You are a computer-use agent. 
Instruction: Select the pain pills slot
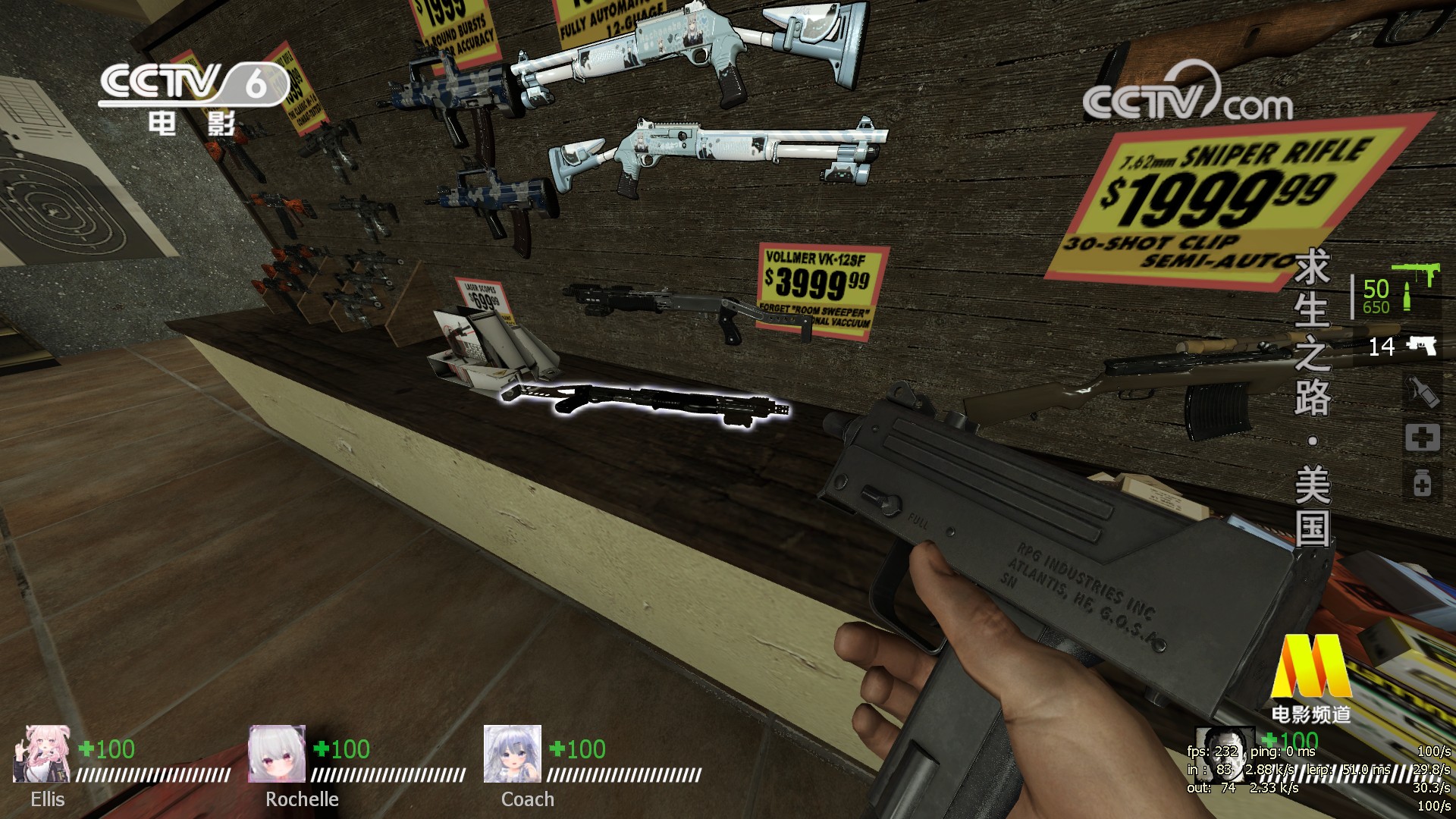click(1422, 484)
